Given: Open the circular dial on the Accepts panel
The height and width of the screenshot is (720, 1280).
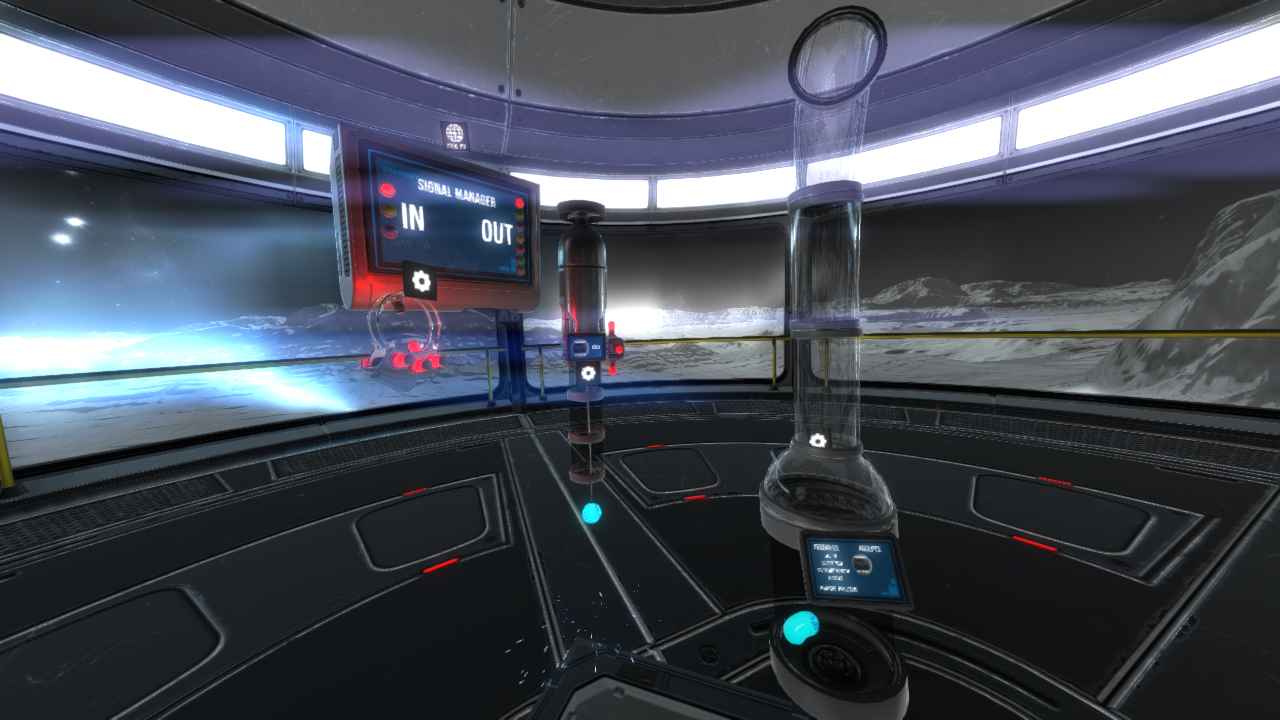Looking at the screenshot, I should point(861,563).
